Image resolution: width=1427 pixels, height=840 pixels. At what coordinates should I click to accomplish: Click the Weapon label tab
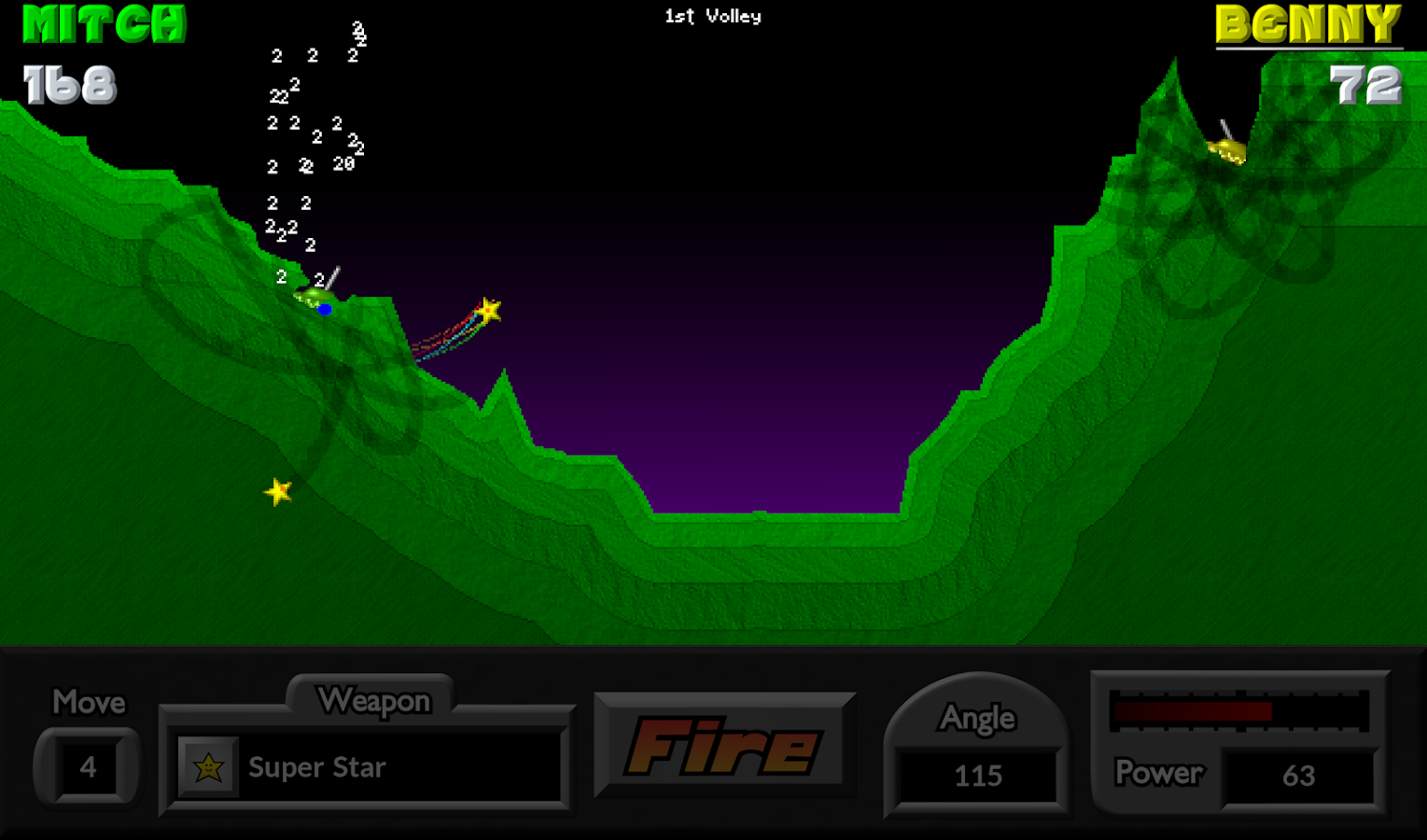(375, 700)
